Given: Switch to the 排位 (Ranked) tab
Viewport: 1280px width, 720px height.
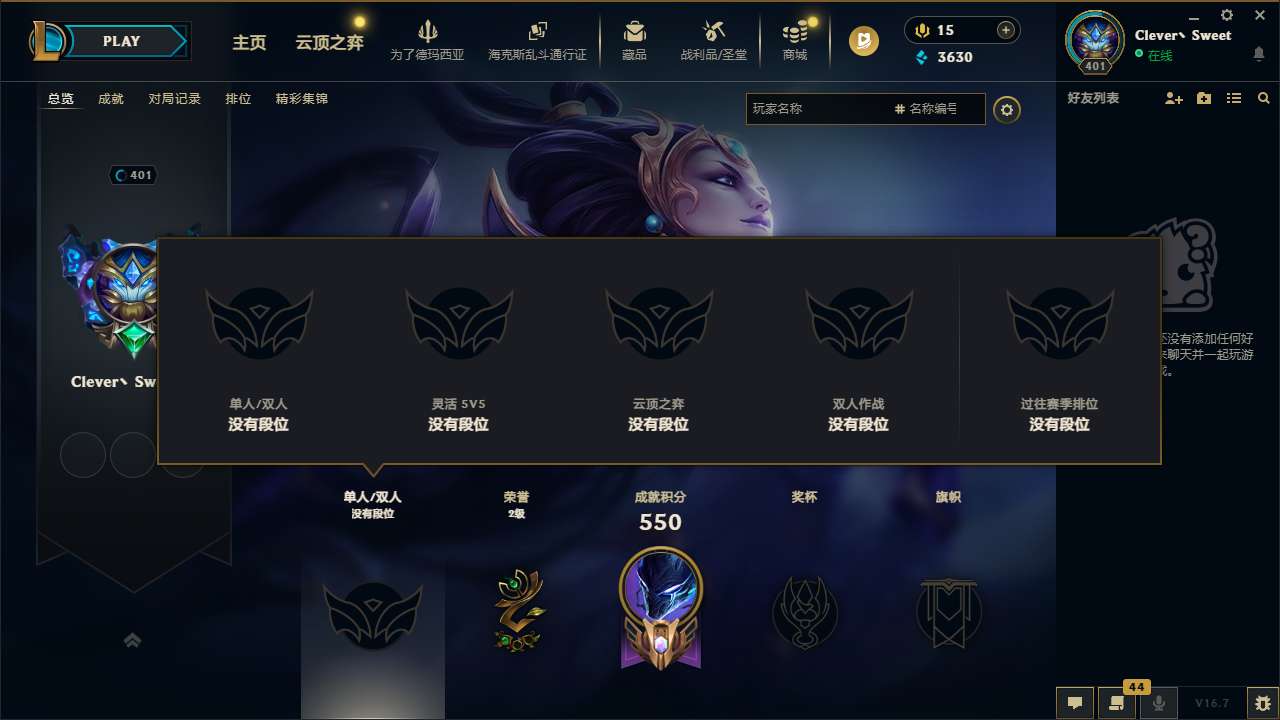Looking at the screenshot, I should pos(238,99).
